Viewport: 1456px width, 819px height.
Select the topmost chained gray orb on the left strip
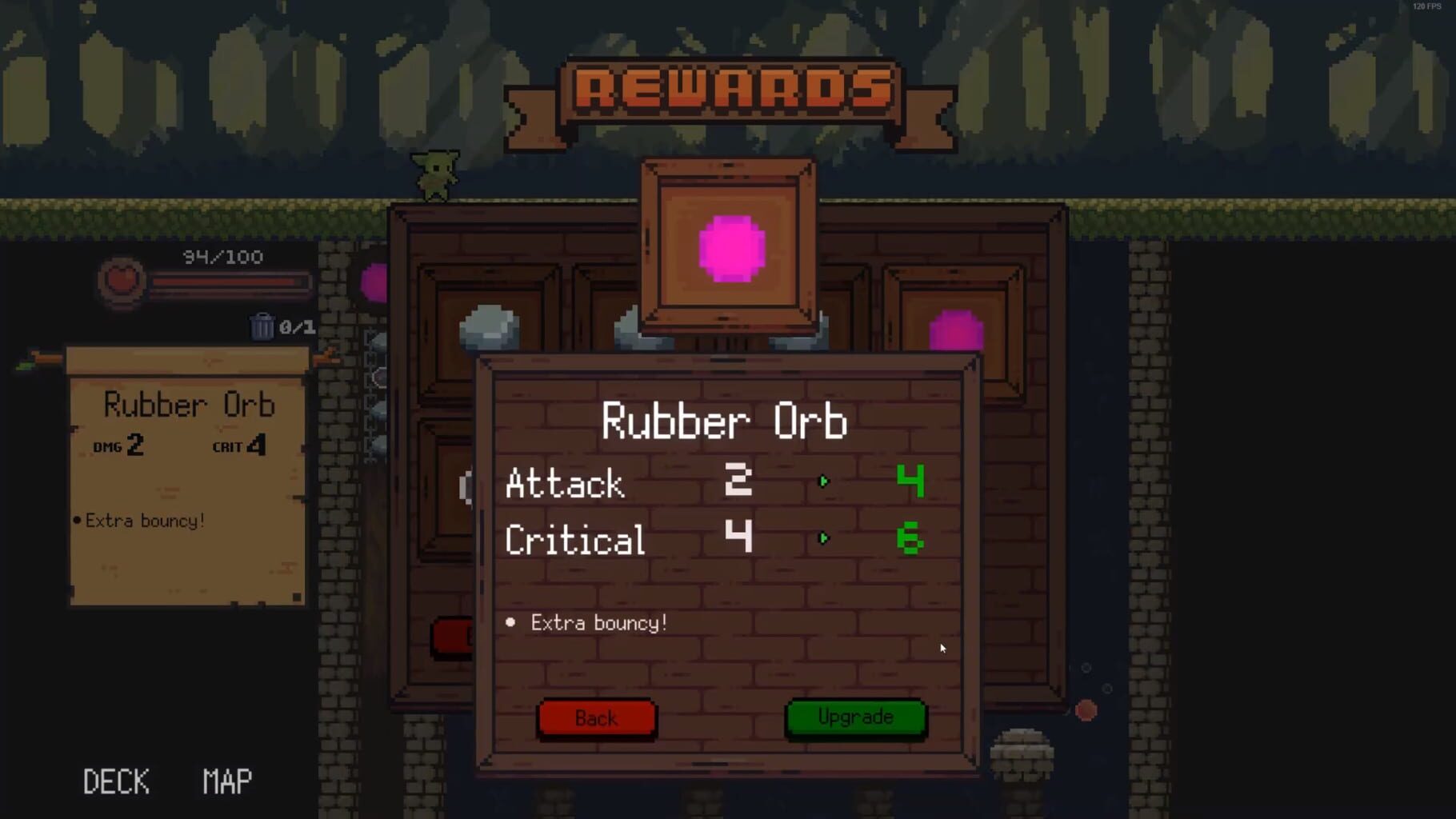tap(379, 340)
